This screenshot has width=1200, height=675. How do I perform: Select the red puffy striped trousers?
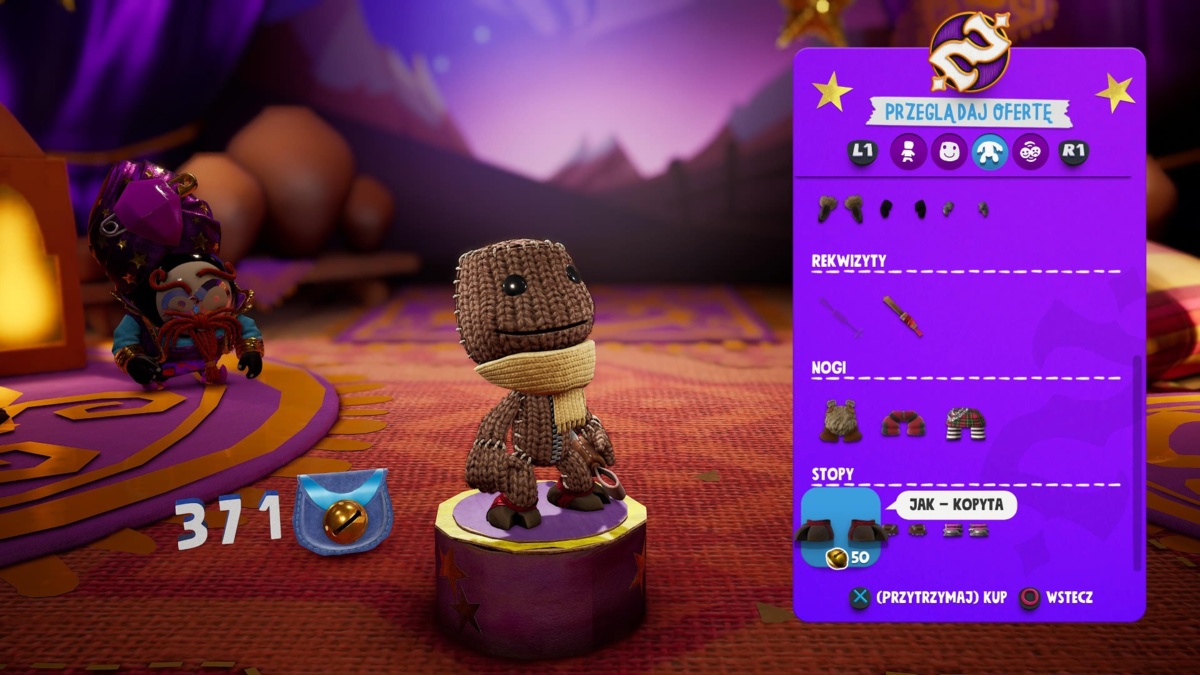coord(904,423)
